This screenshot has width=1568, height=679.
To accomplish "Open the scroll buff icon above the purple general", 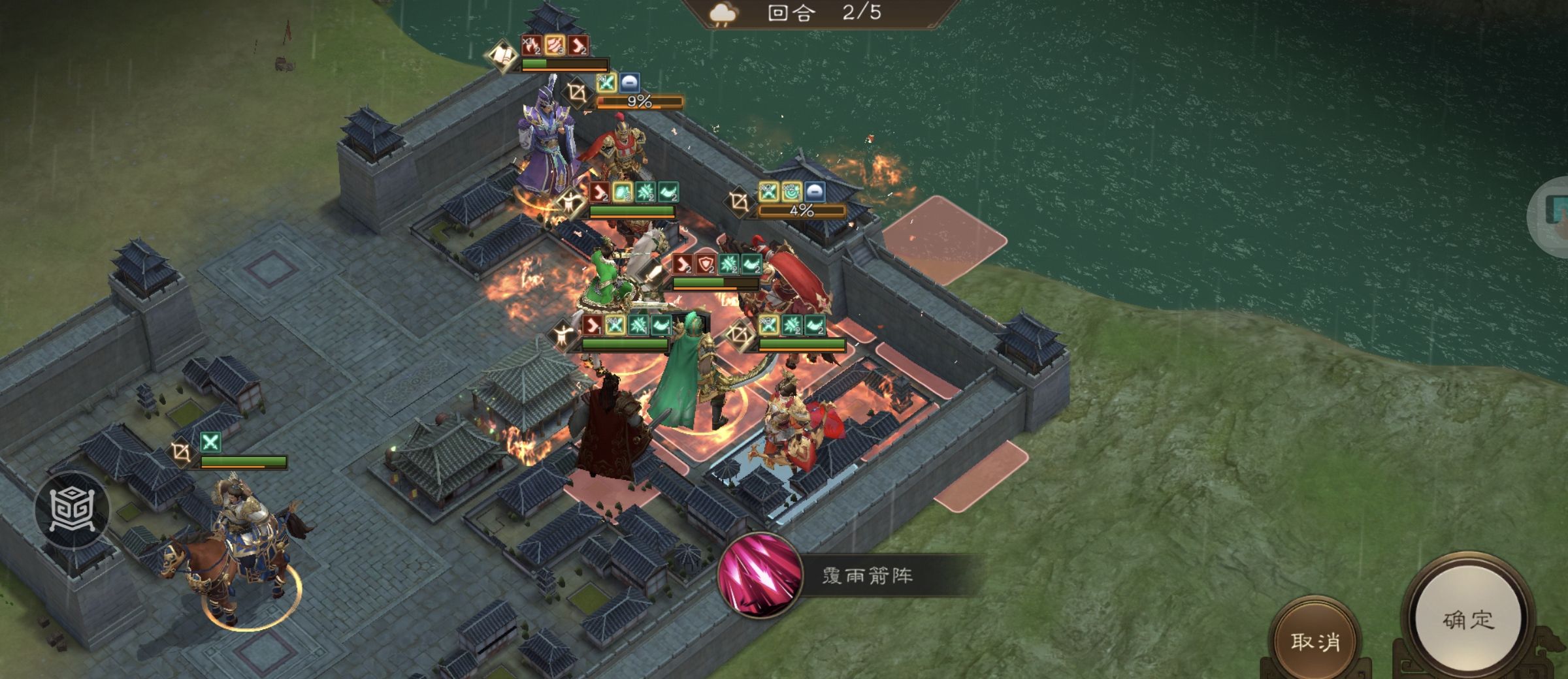I will [x=502, y=57].
